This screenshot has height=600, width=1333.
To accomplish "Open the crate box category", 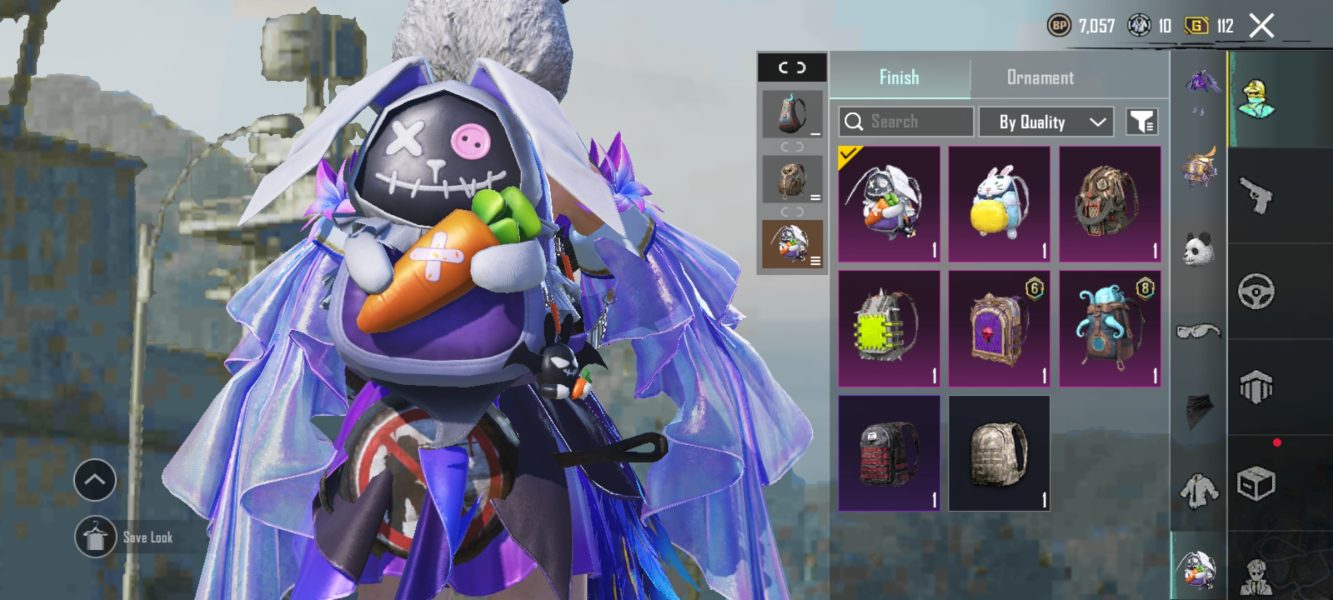I will pos(1256,484).
